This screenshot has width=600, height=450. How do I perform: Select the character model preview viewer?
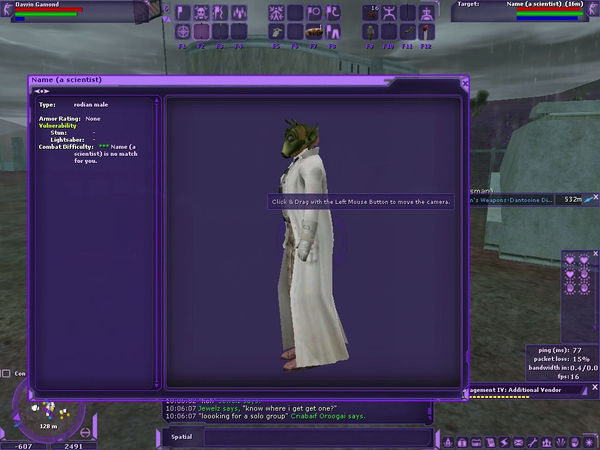pyautogui.click(x=312, y=240)
